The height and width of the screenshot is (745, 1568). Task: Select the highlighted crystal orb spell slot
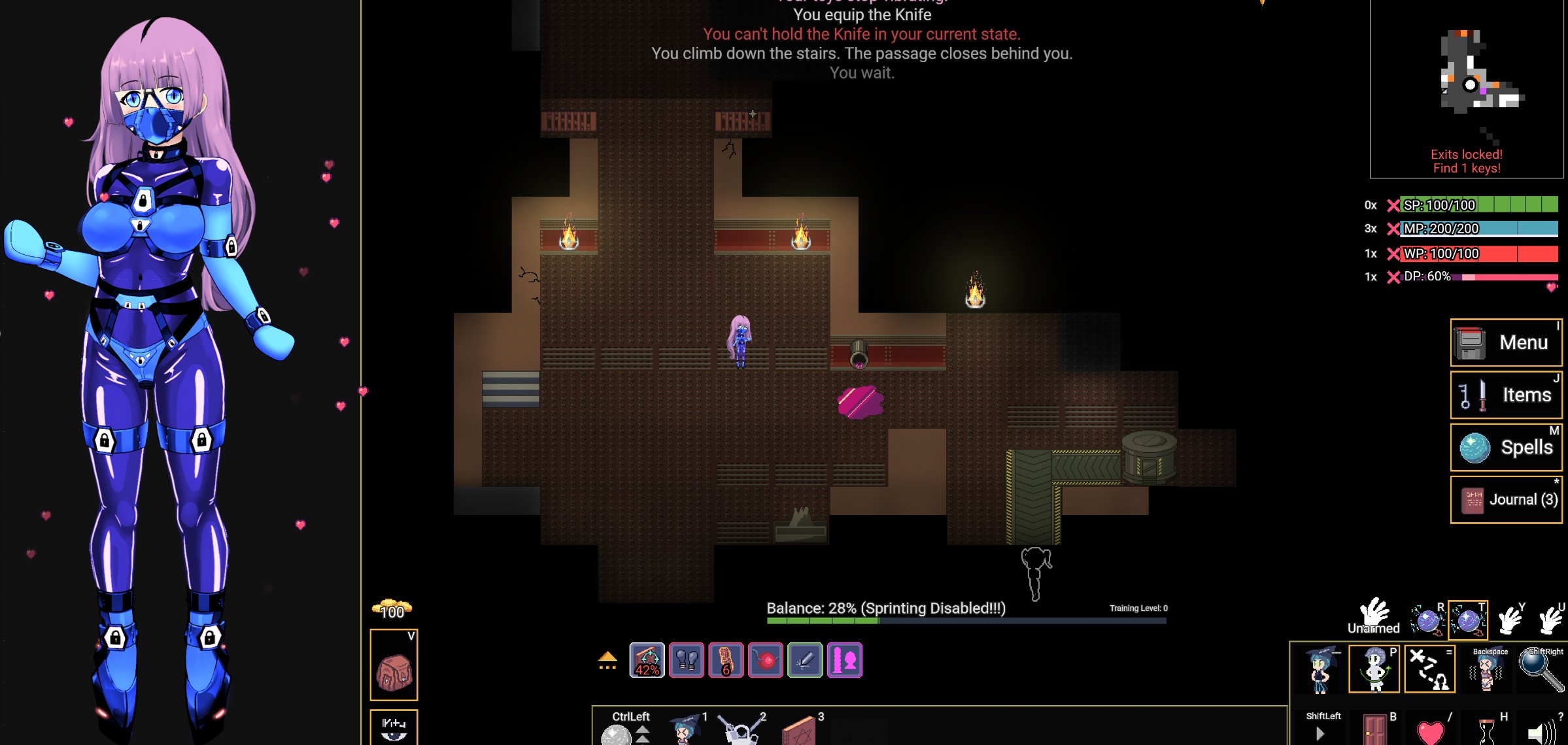pyautogui.click(x=1468, y=620)
